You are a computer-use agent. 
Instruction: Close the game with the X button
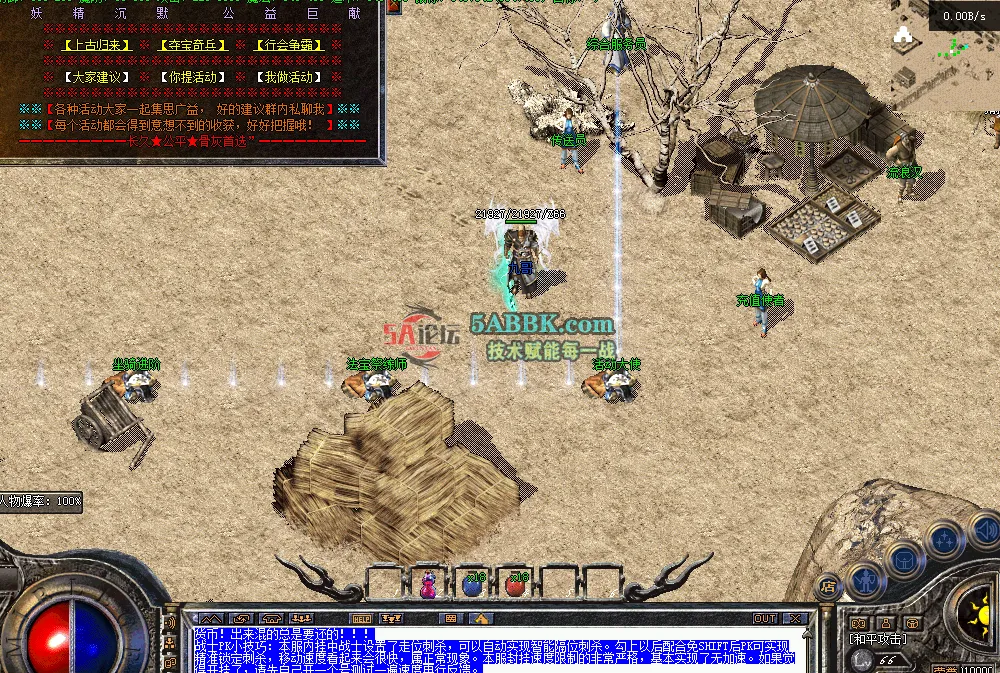click(x=795, y=618)
